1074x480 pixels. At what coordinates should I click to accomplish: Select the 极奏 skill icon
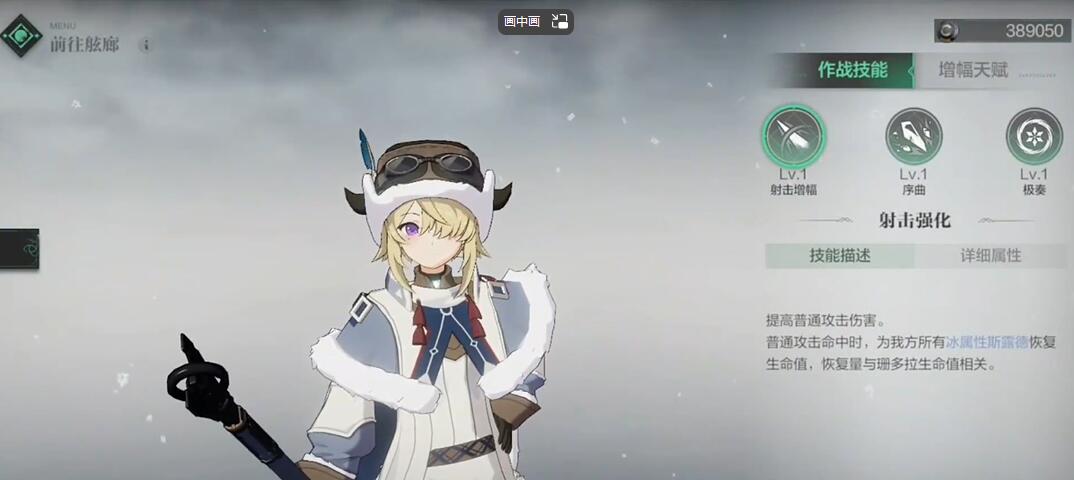click(1033, 136)
